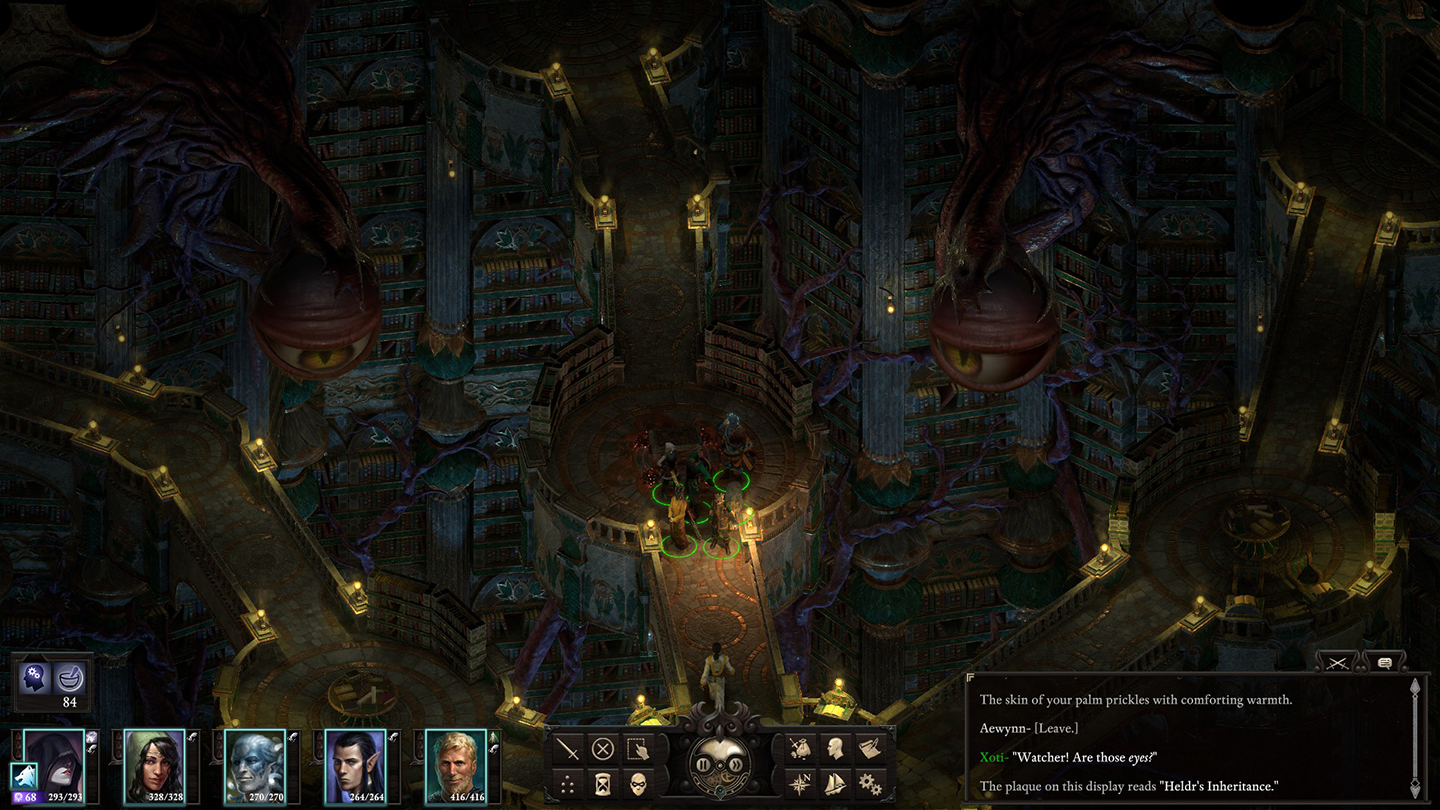Screen dimensions: 1440x810
Task: Switch to the combat log tab
Action: (x=1339, y=662)
